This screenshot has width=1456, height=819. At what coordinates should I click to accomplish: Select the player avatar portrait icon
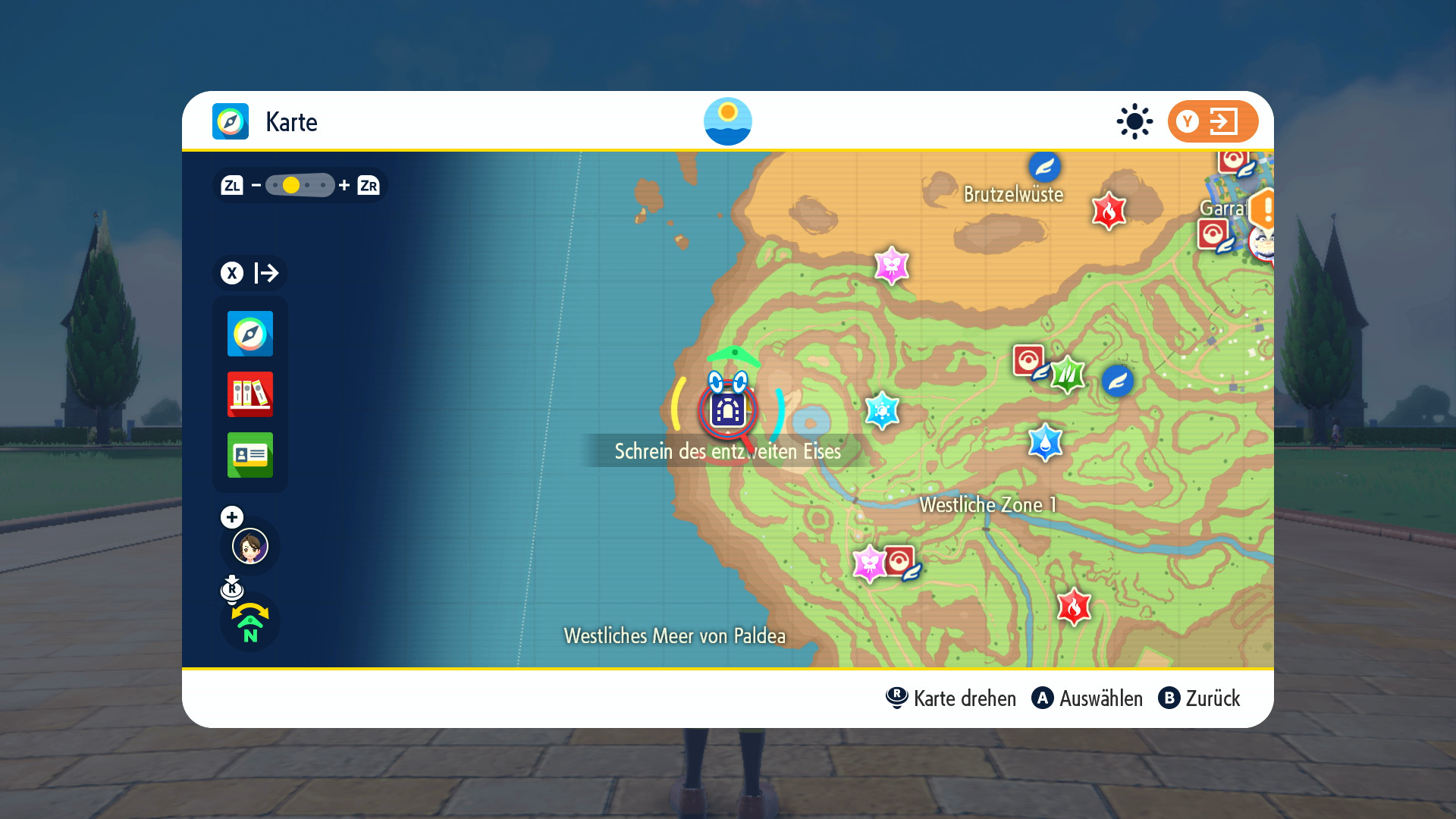pos(249,546)
